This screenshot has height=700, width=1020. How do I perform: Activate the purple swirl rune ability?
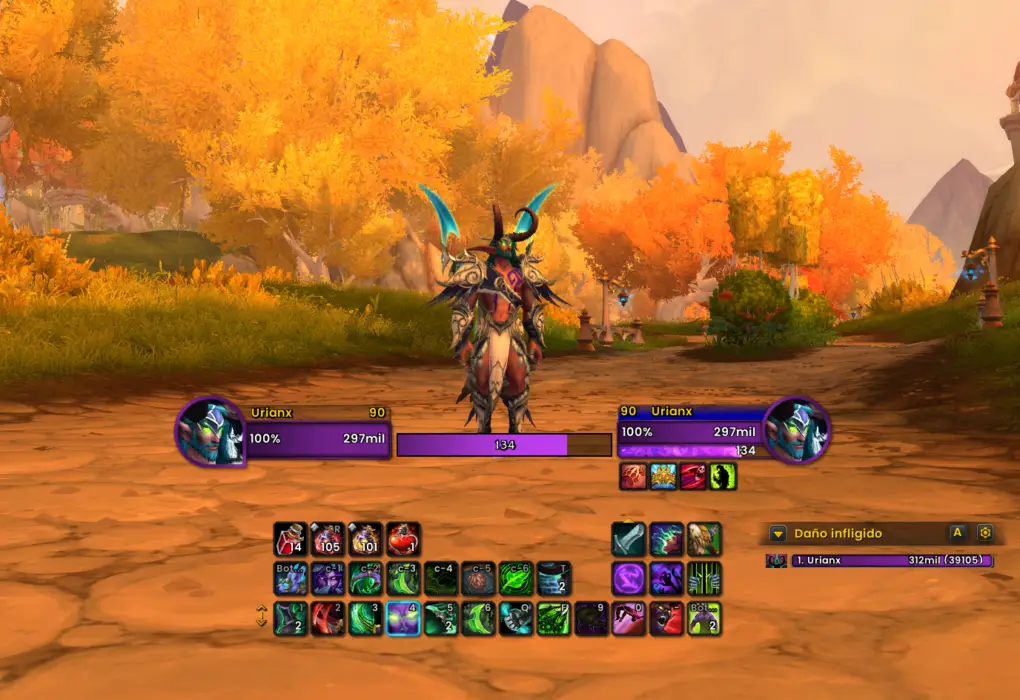628,579
